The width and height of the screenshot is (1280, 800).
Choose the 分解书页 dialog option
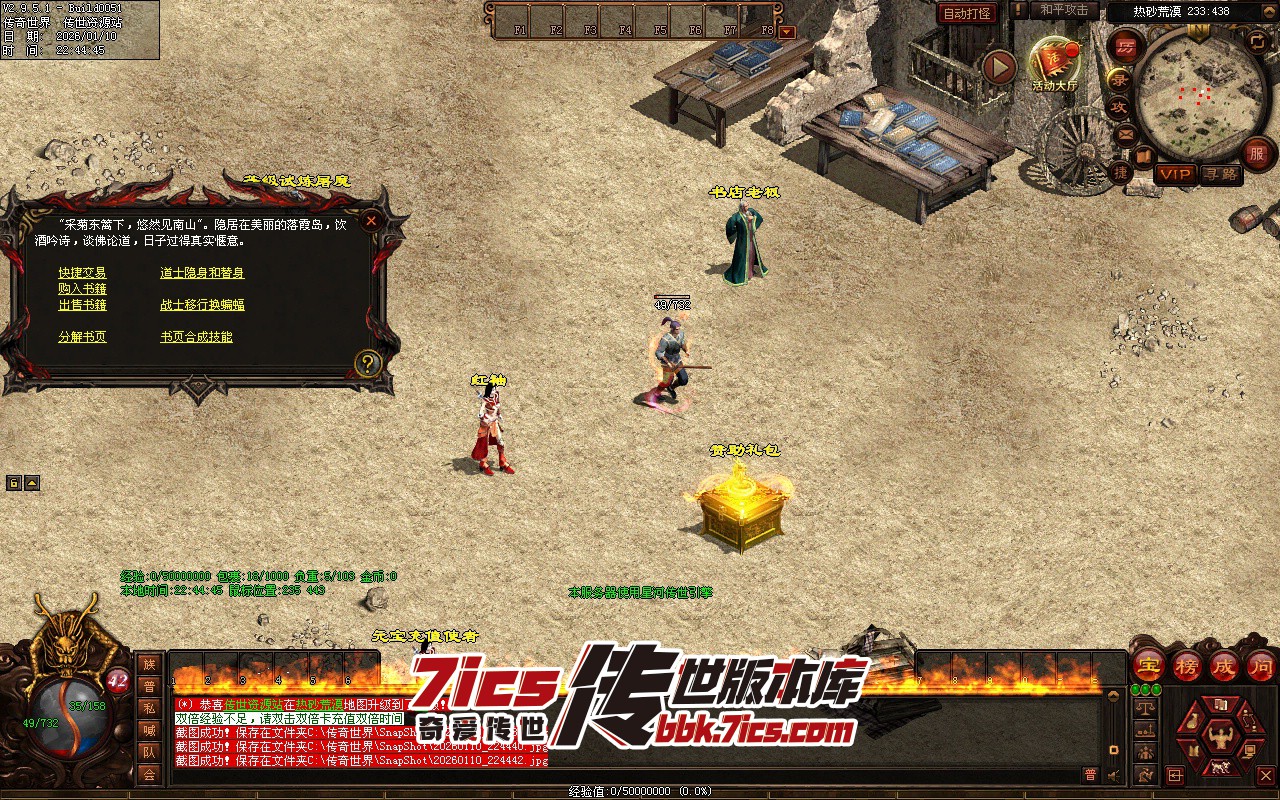[82, 337]
